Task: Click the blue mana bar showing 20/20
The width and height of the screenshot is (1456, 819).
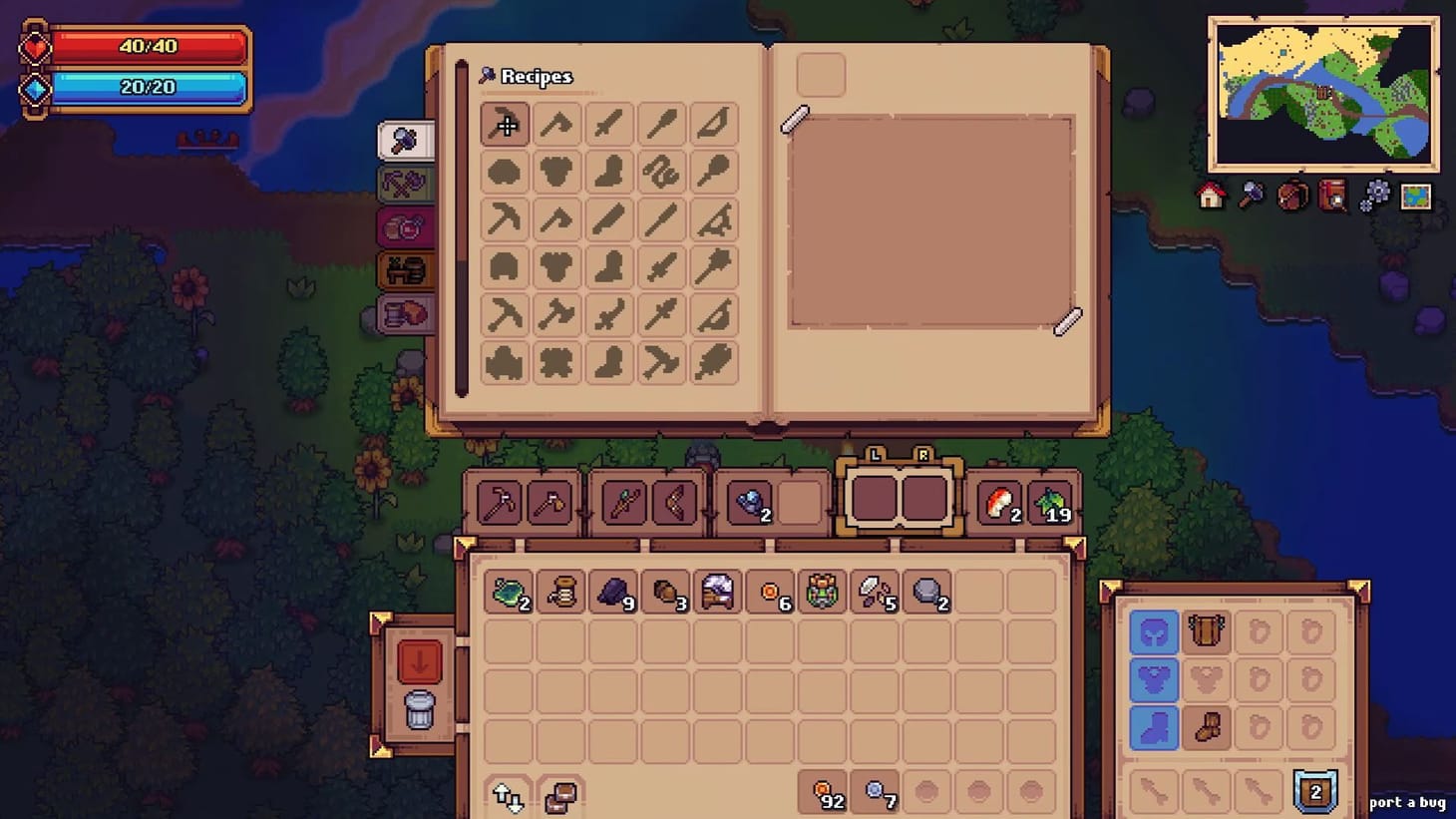Action: click(x=150, y=87)
